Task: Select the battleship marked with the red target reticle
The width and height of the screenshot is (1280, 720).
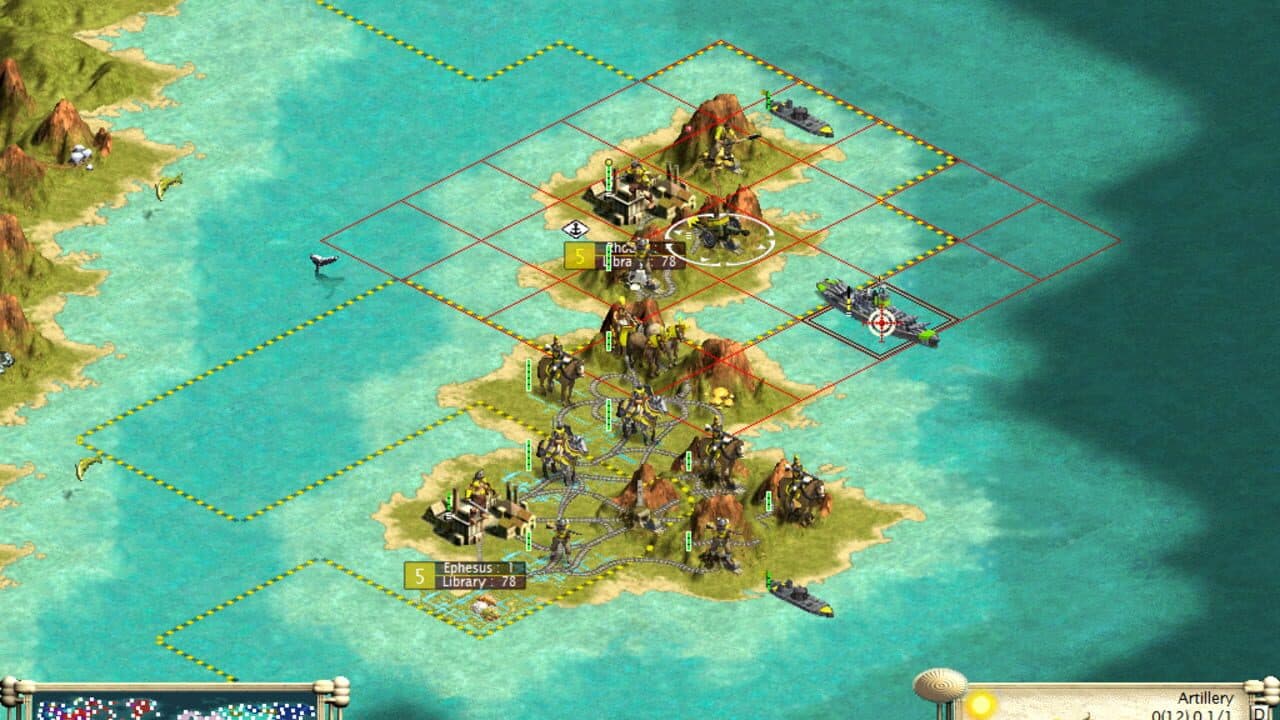Action: click(x=881, y=322)
